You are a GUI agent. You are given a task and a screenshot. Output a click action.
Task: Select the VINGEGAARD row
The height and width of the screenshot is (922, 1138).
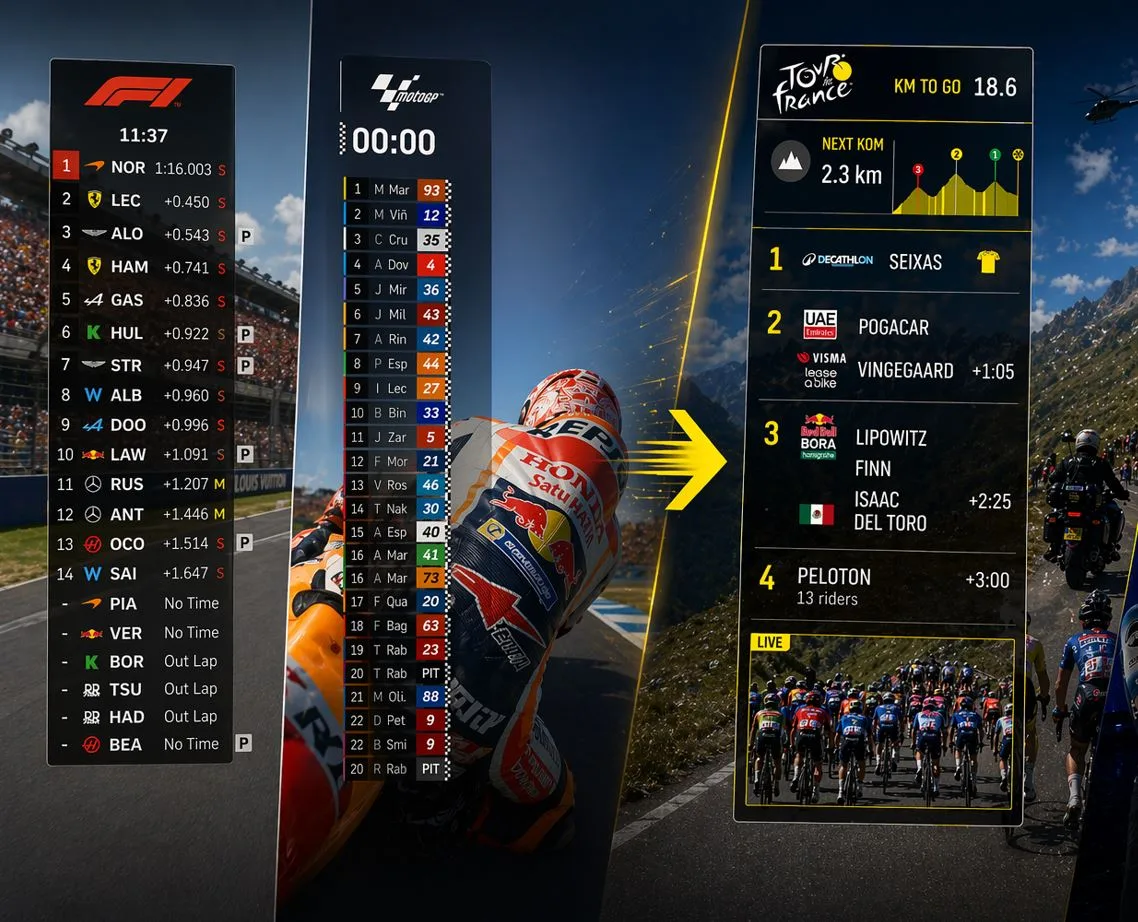pyautogui.click(x=905, y=371)
